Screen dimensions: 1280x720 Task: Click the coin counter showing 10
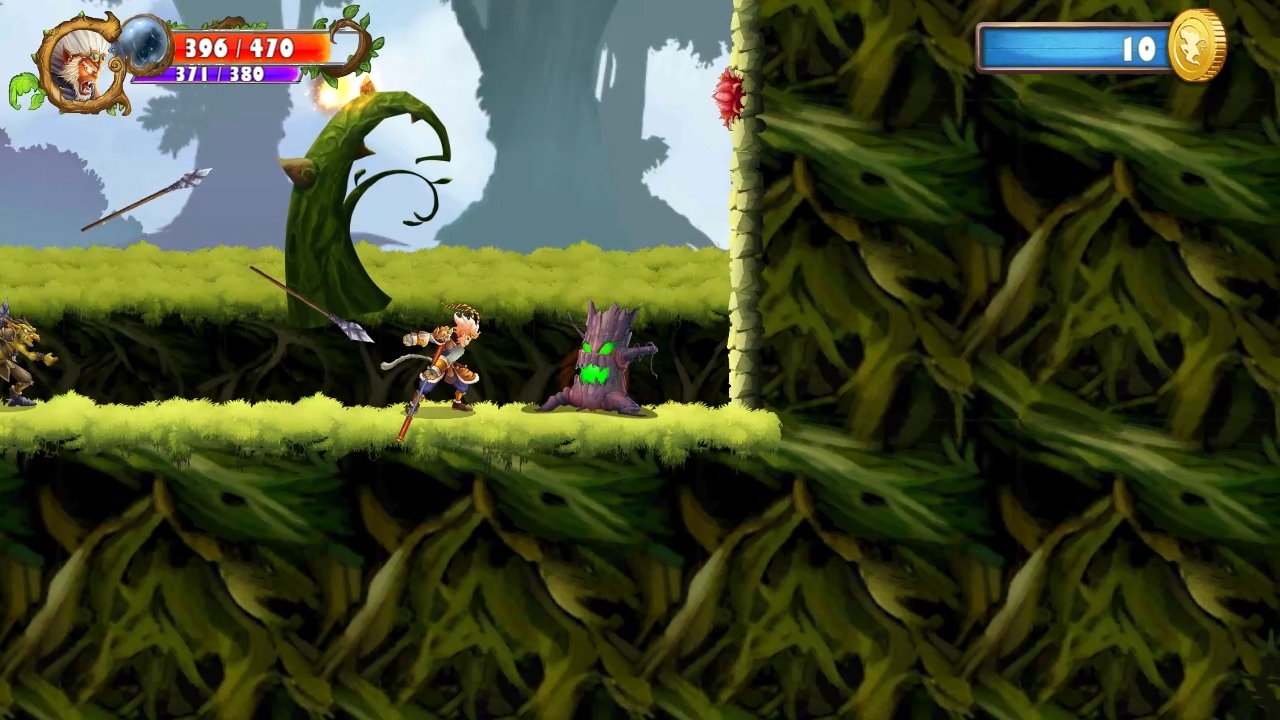click(x=1140, y=50)
